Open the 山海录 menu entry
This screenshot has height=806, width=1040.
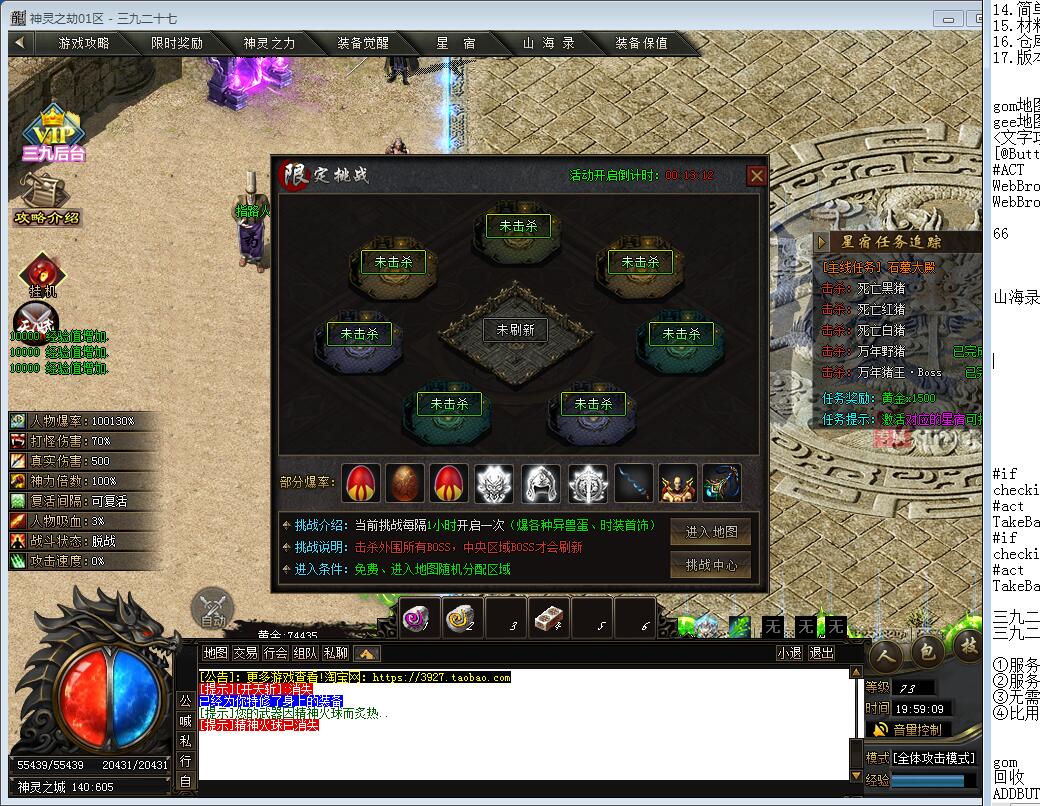click(548, 43)
